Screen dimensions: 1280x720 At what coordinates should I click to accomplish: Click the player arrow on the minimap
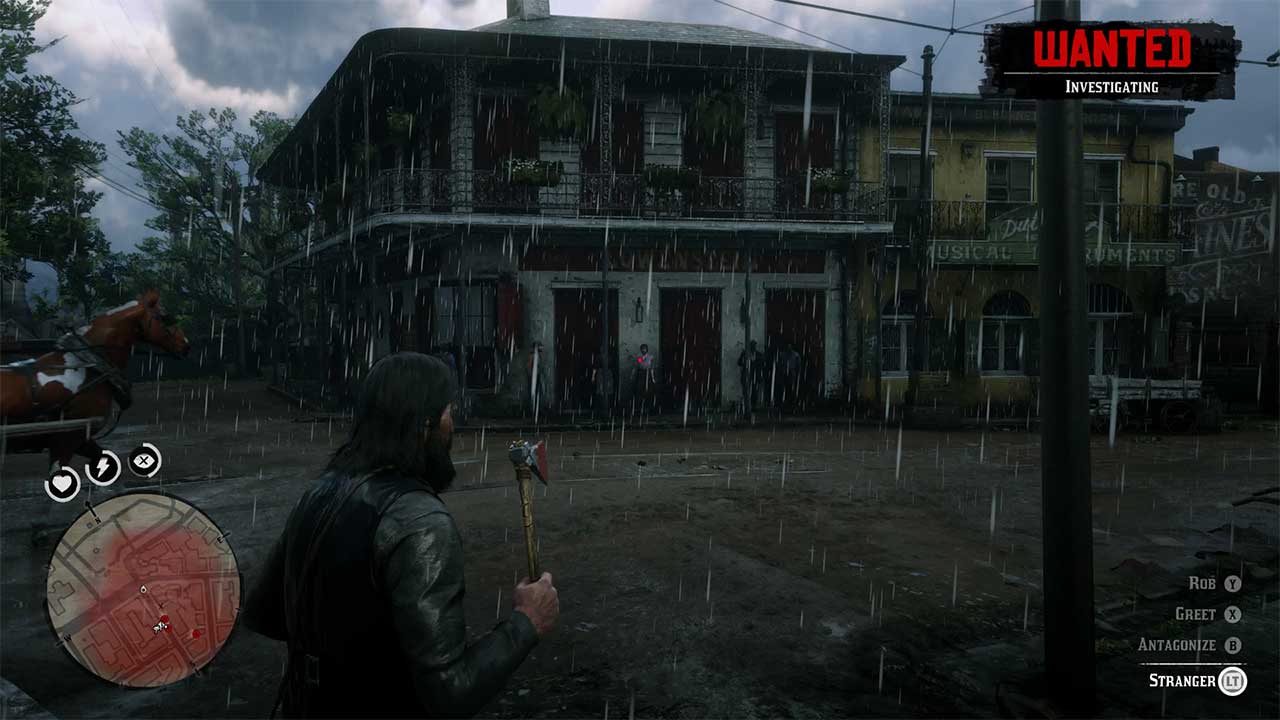(157, 626)
